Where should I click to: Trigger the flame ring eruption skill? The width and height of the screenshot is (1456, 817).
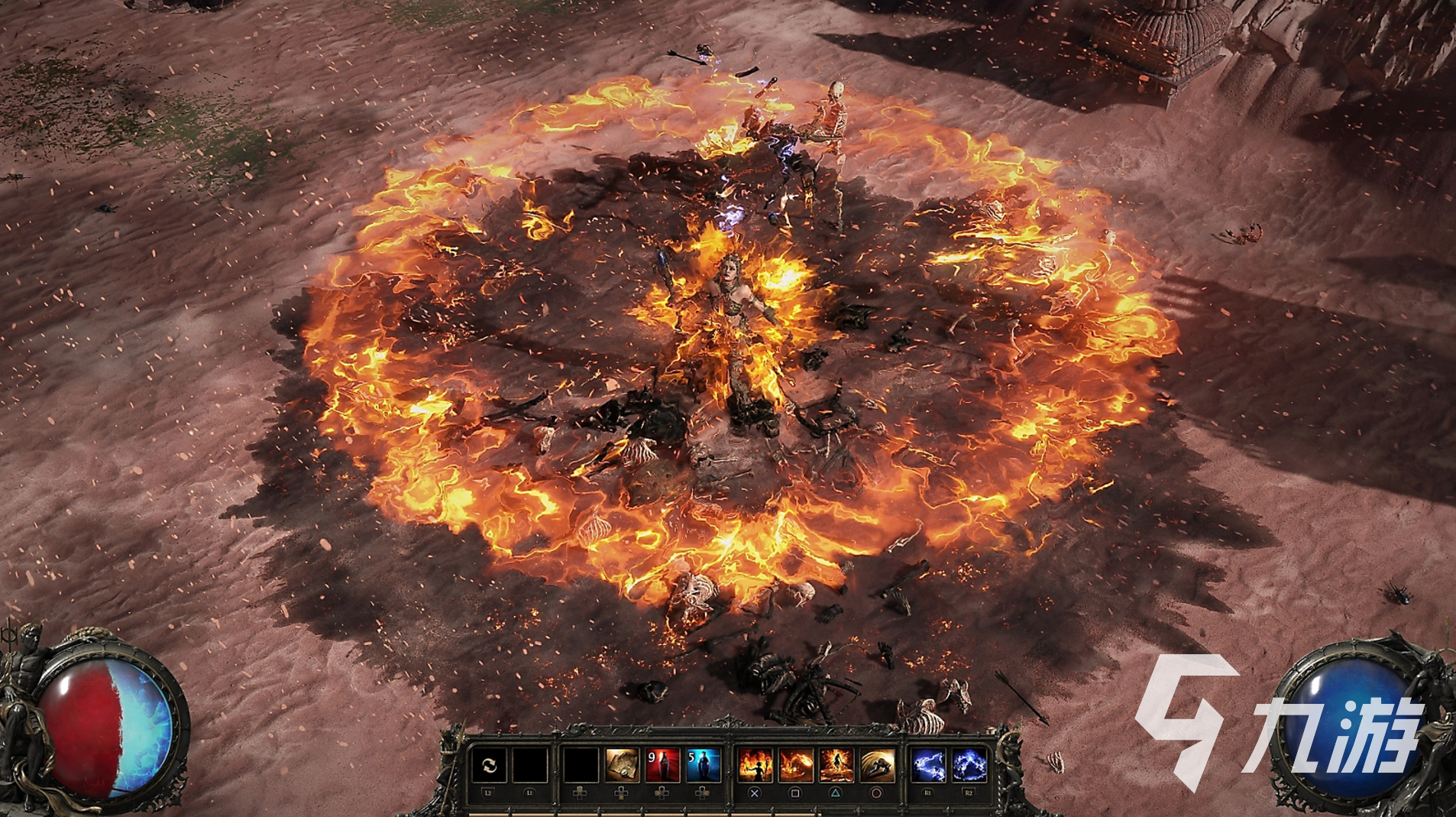tap(836, 765)
